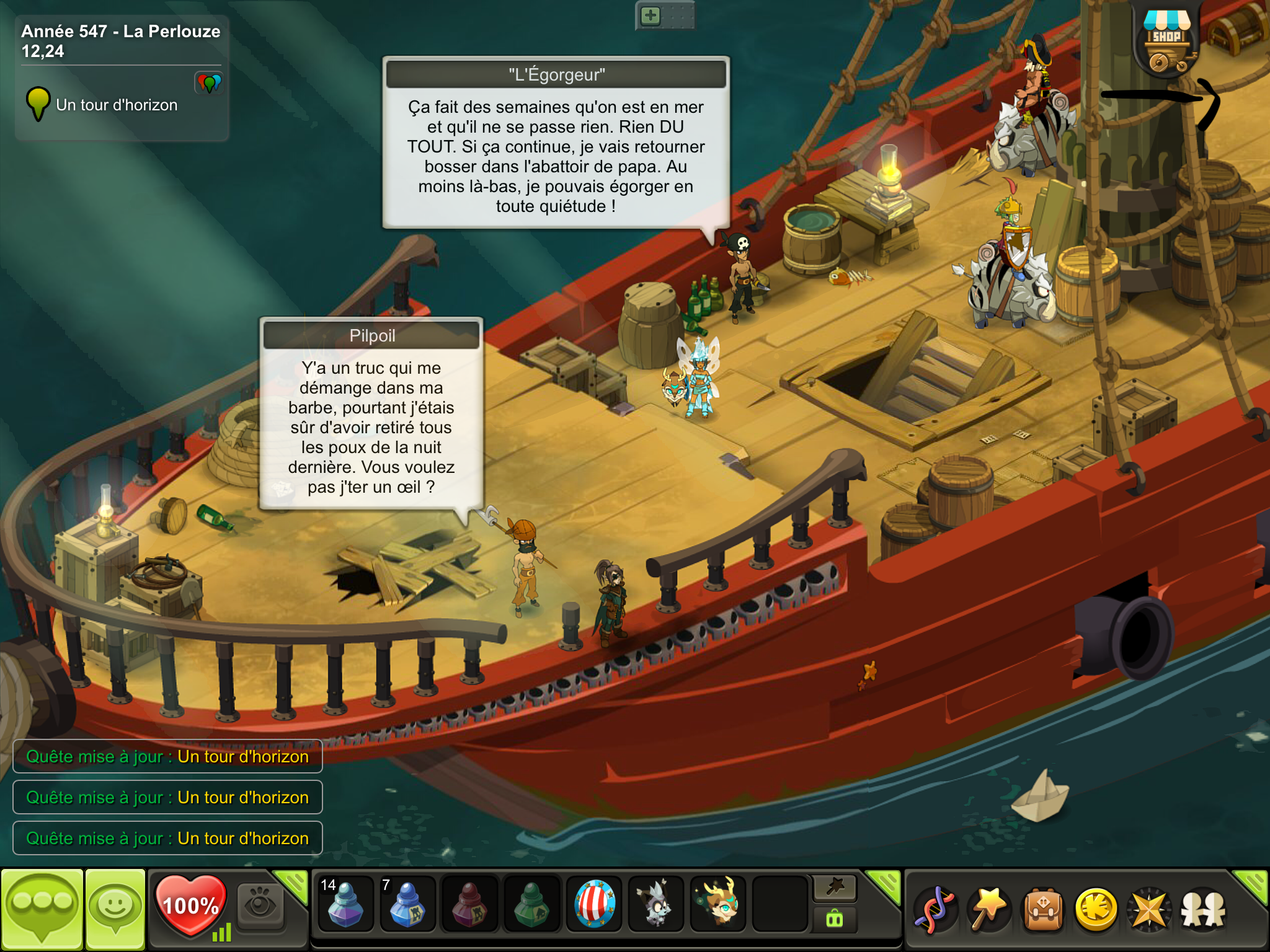Open the star wand spells menu
This screenshot has height=952, width=1270.
click(988, 909)
